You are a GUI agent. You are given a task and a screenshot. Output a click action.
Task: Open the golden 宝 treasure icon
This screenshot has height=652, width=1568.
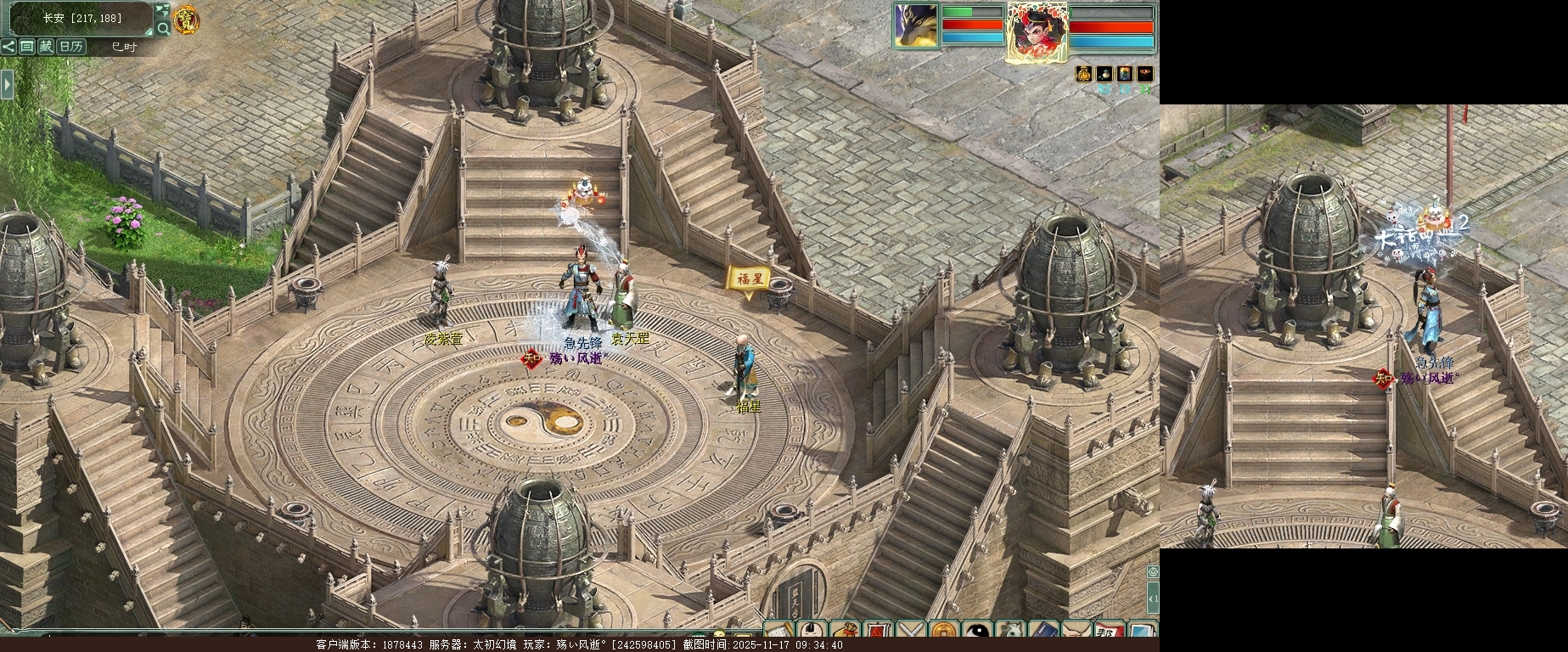point(185,20)
